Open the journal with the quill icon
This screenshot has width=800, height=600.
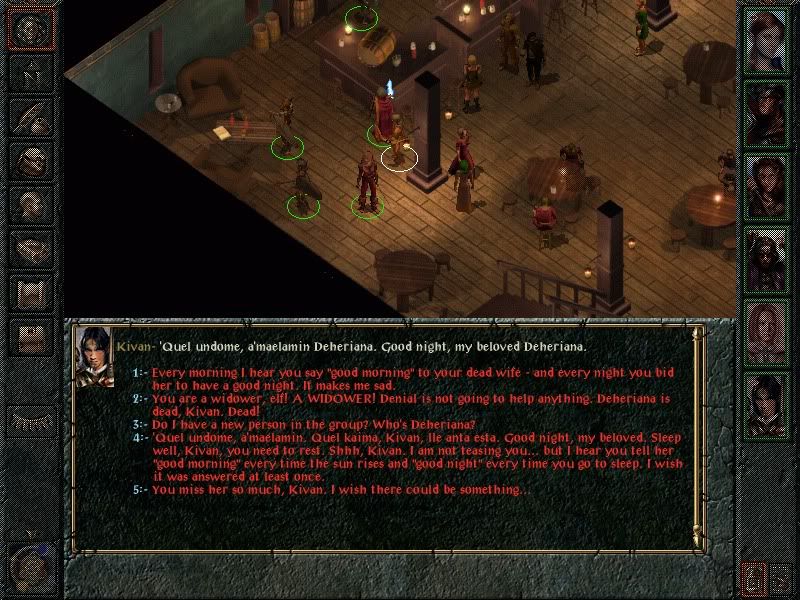pos(31,116)
